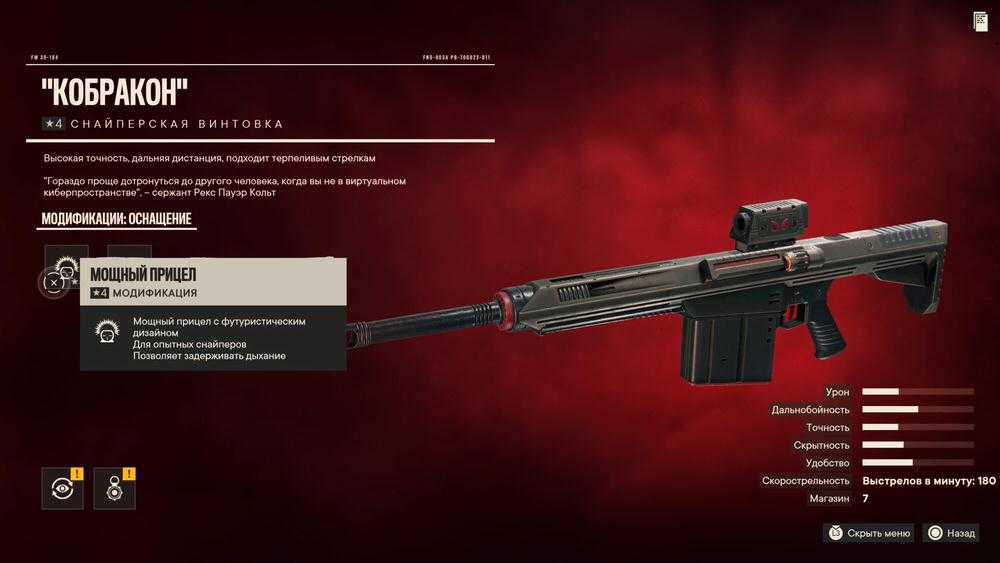Open the eye-with-arrows appearance icon
This screenshot has height=563, width=1000.
(62, 488)
